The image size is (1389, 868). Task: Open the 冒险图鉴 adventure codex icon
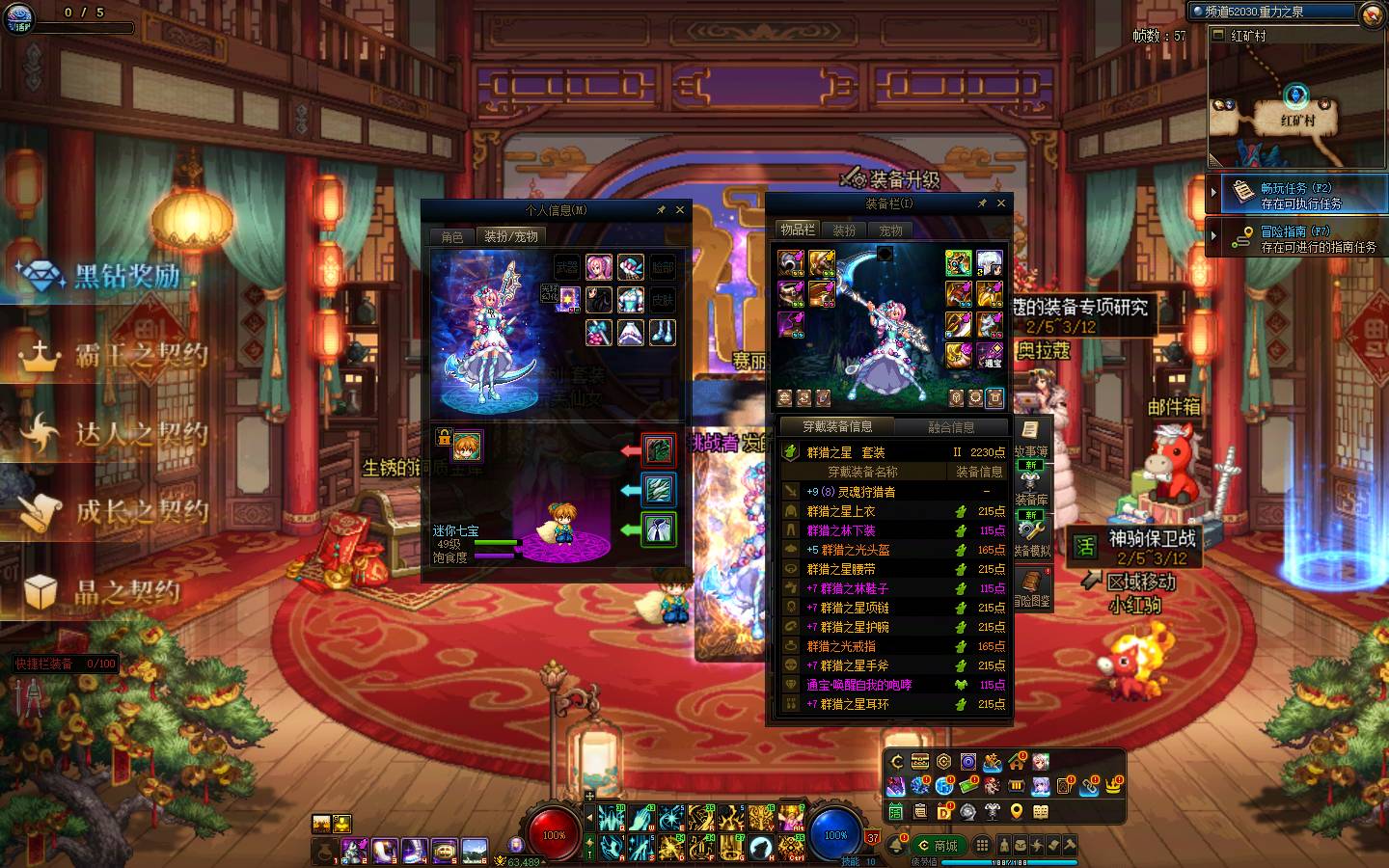pyautogui.click(x=1031, y=586)
